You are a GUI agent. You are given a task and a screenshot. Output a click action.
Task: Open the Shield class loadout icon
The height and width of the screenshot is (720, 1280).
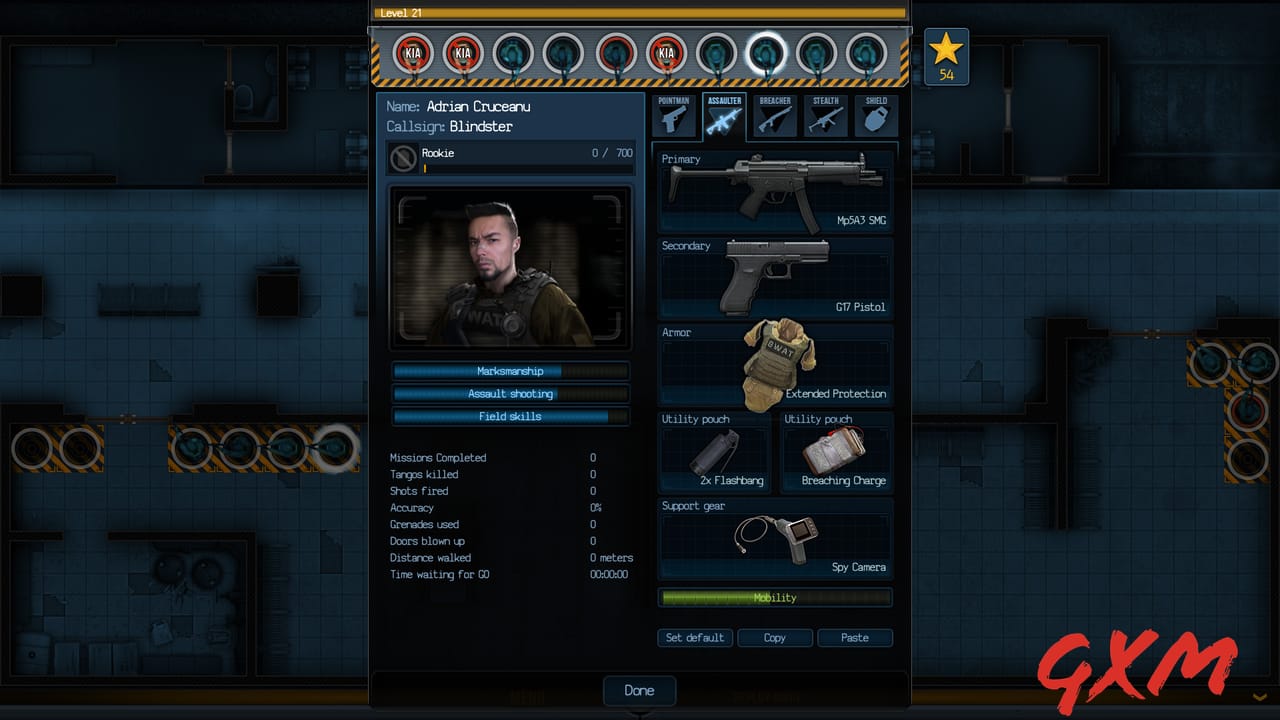pyautogui.click(x=875, y=117)
